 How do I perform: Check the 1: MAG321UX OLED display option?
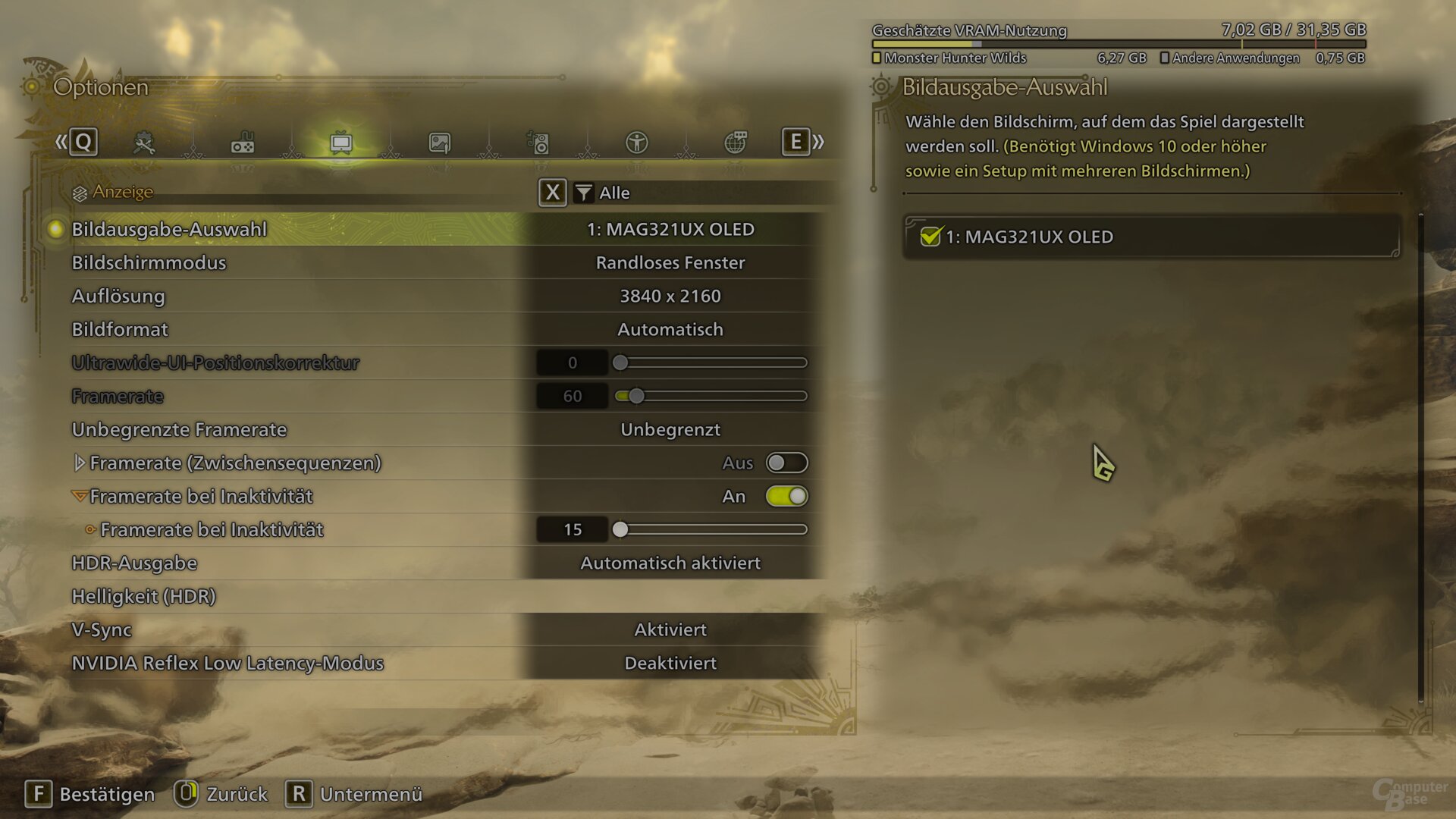930,237
